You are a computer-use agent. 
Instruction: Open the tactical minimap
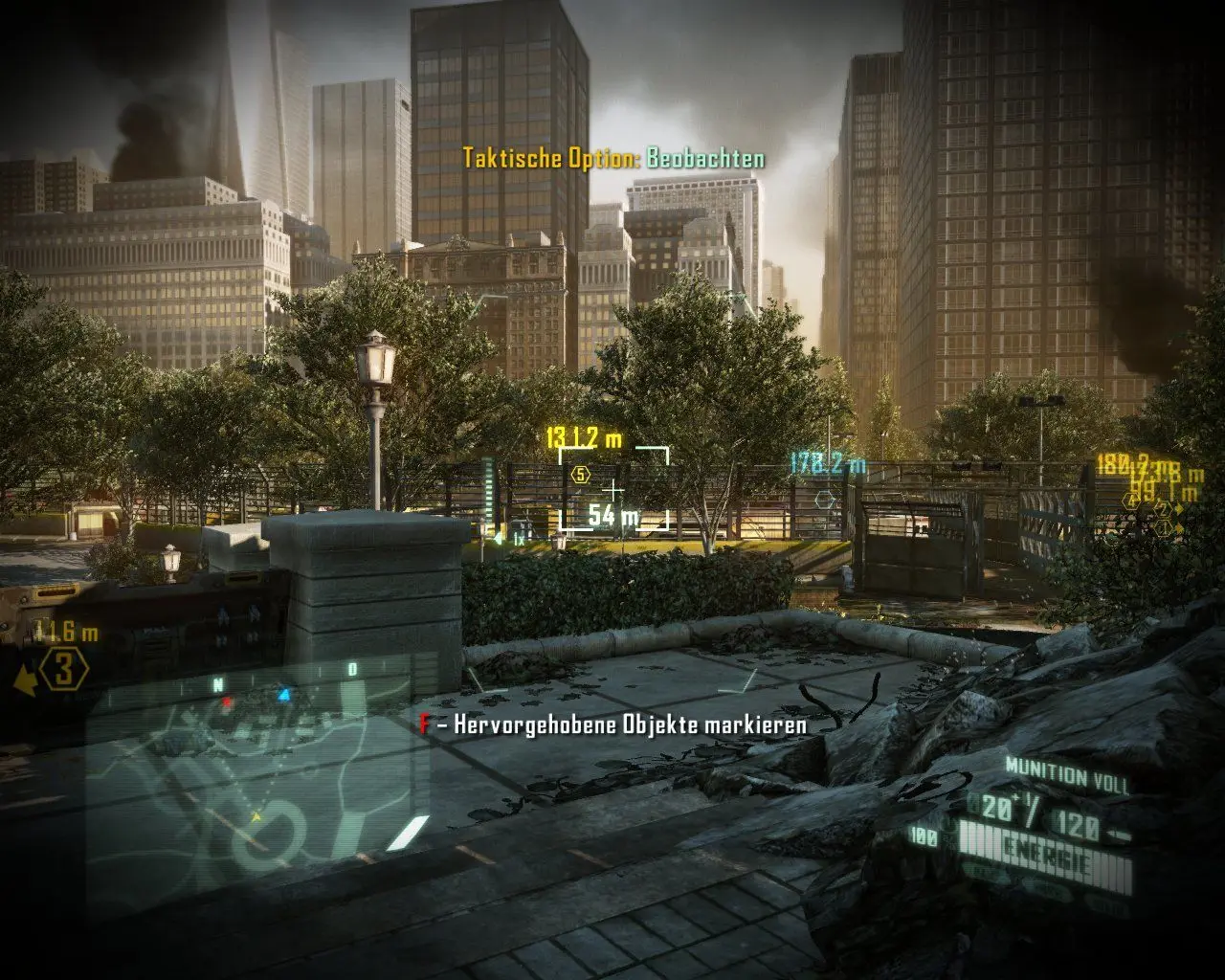pyautogui.click(x=258, y=766)
